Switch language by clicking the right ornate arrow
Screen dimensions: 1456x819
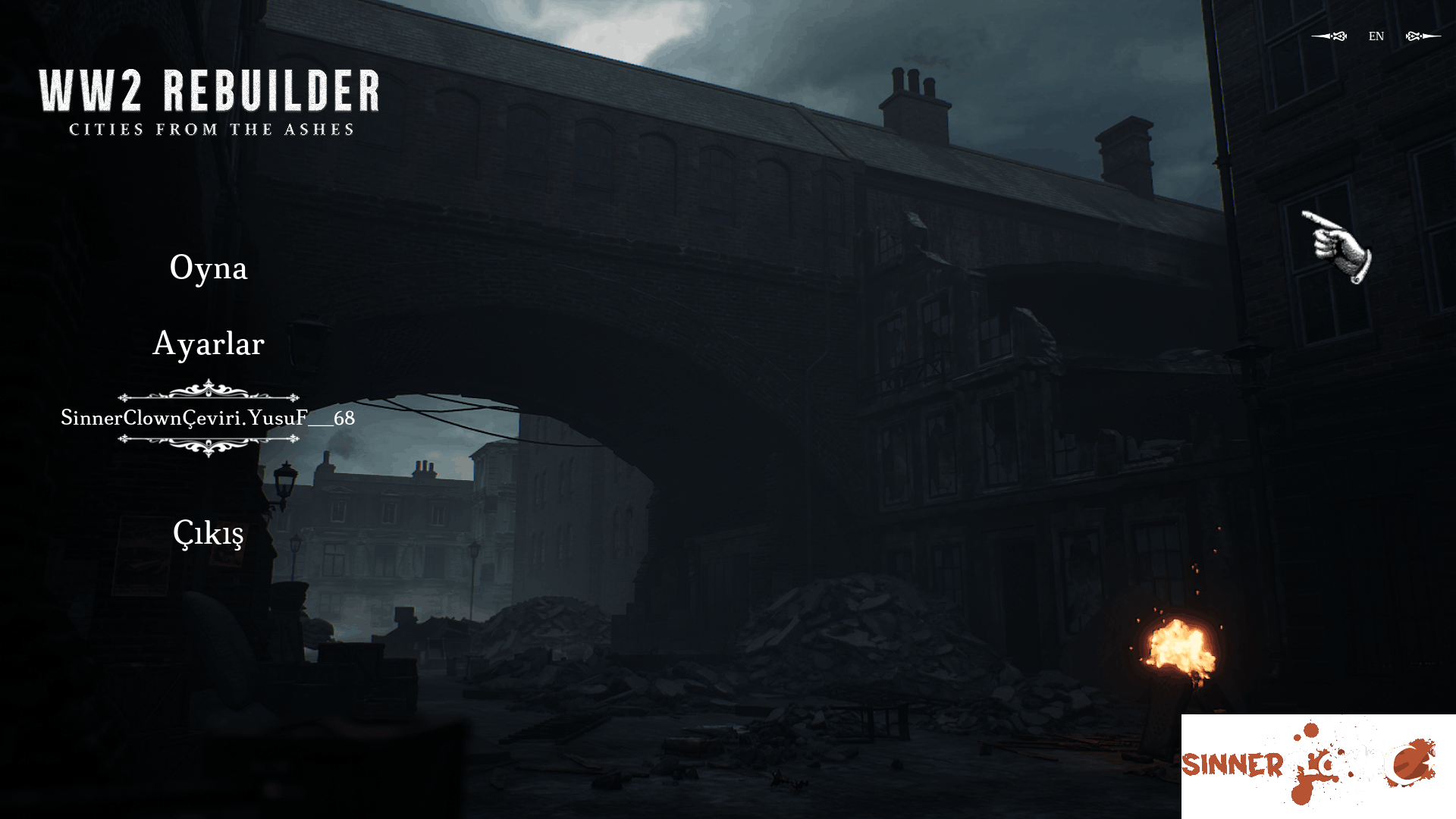click(x=1422, y=36)
